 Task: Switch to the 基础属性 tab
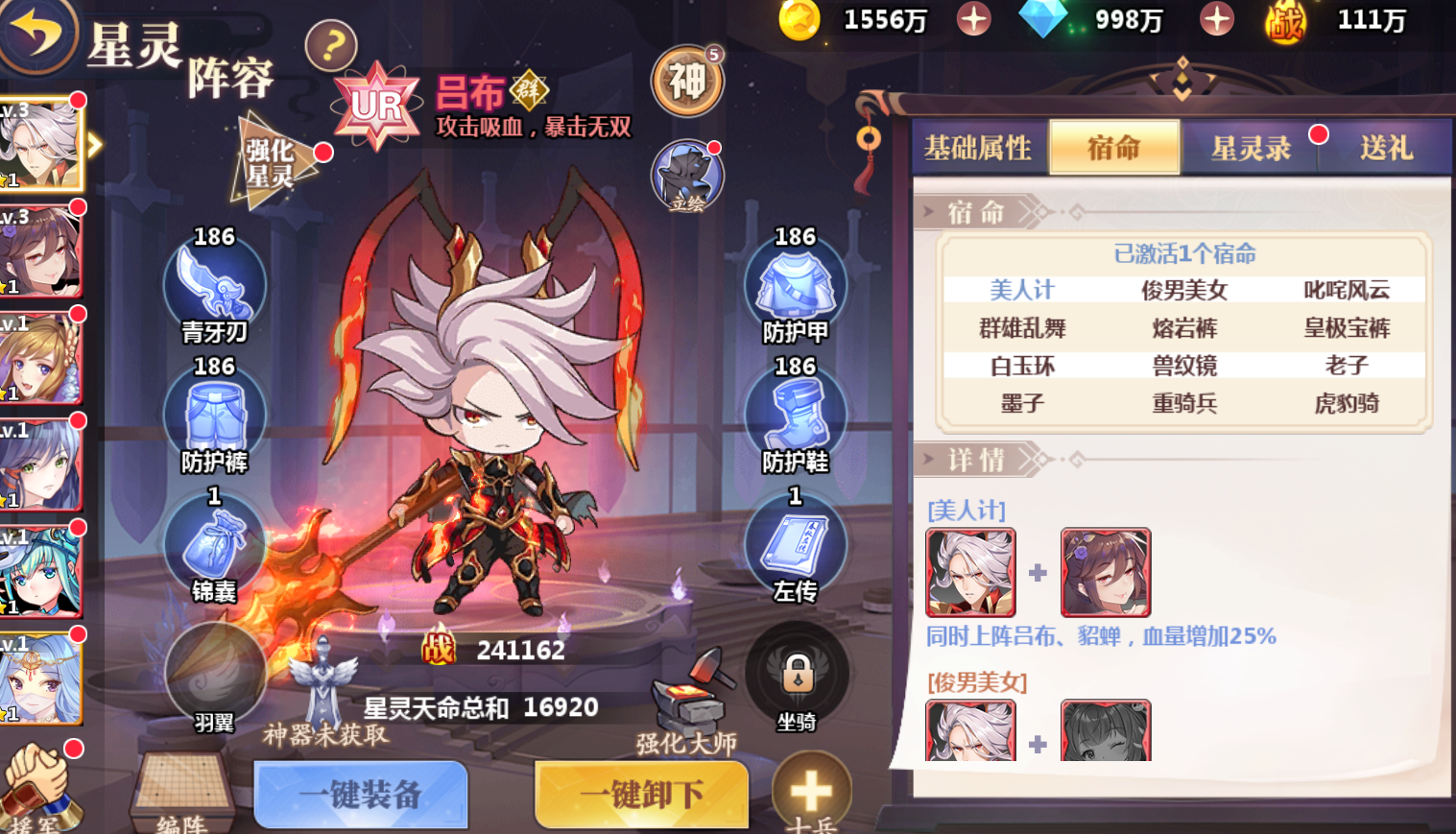978,149
